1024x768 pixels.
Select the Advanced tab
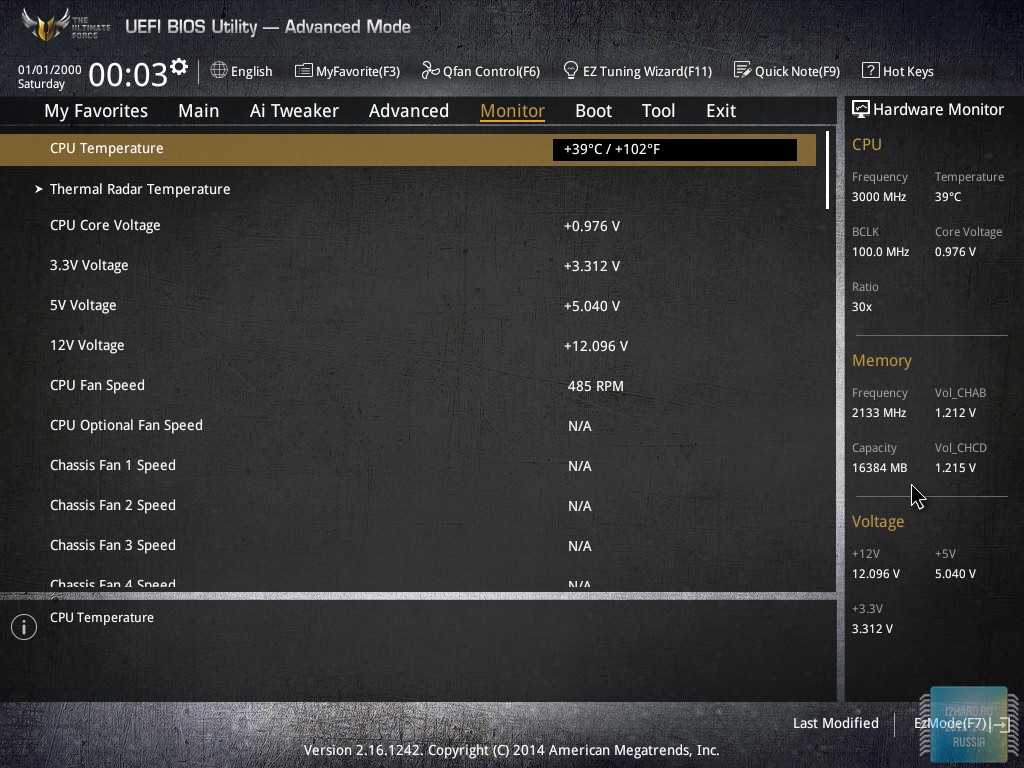(x=408, y=111)
